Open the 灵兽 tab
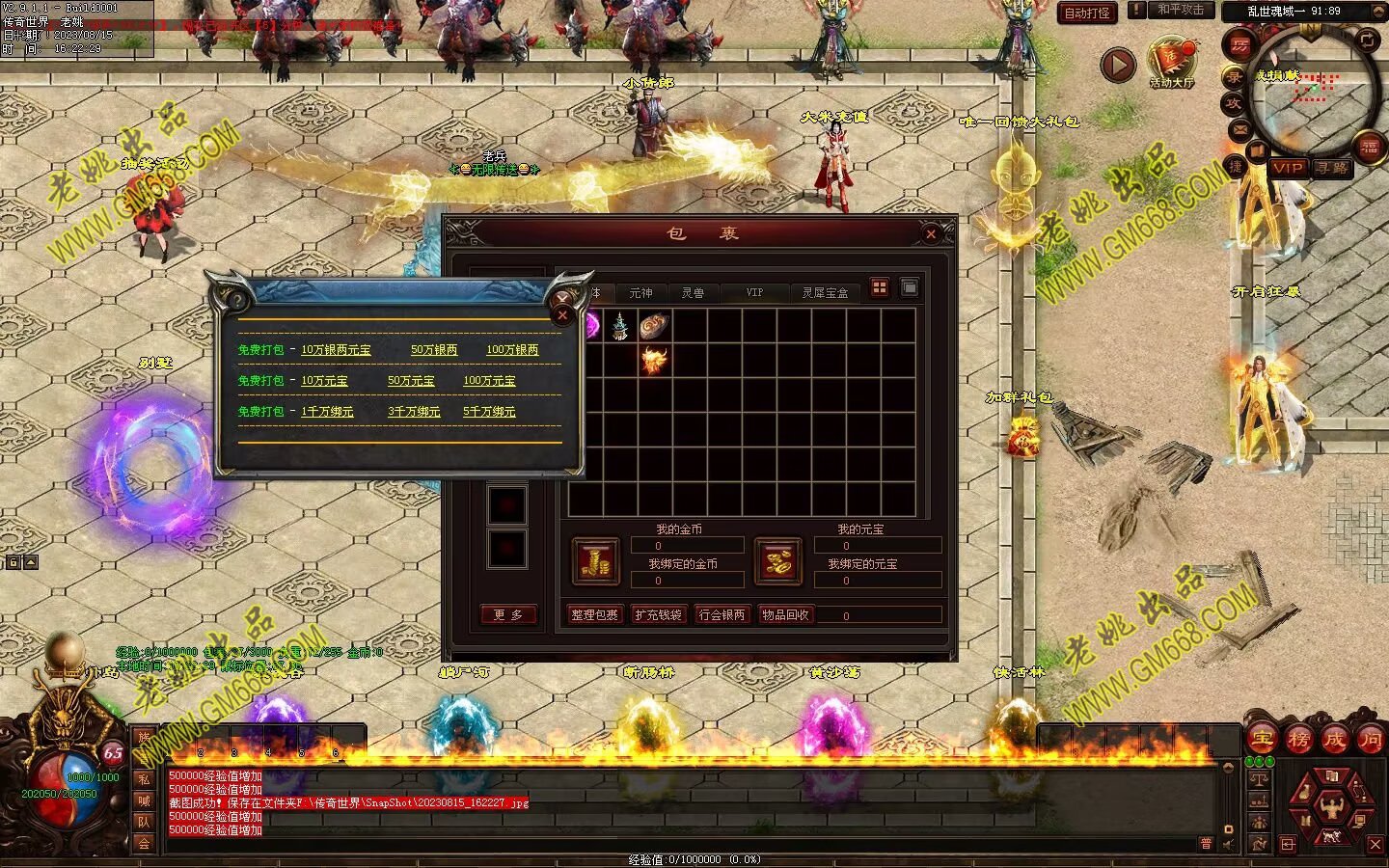 693,292
